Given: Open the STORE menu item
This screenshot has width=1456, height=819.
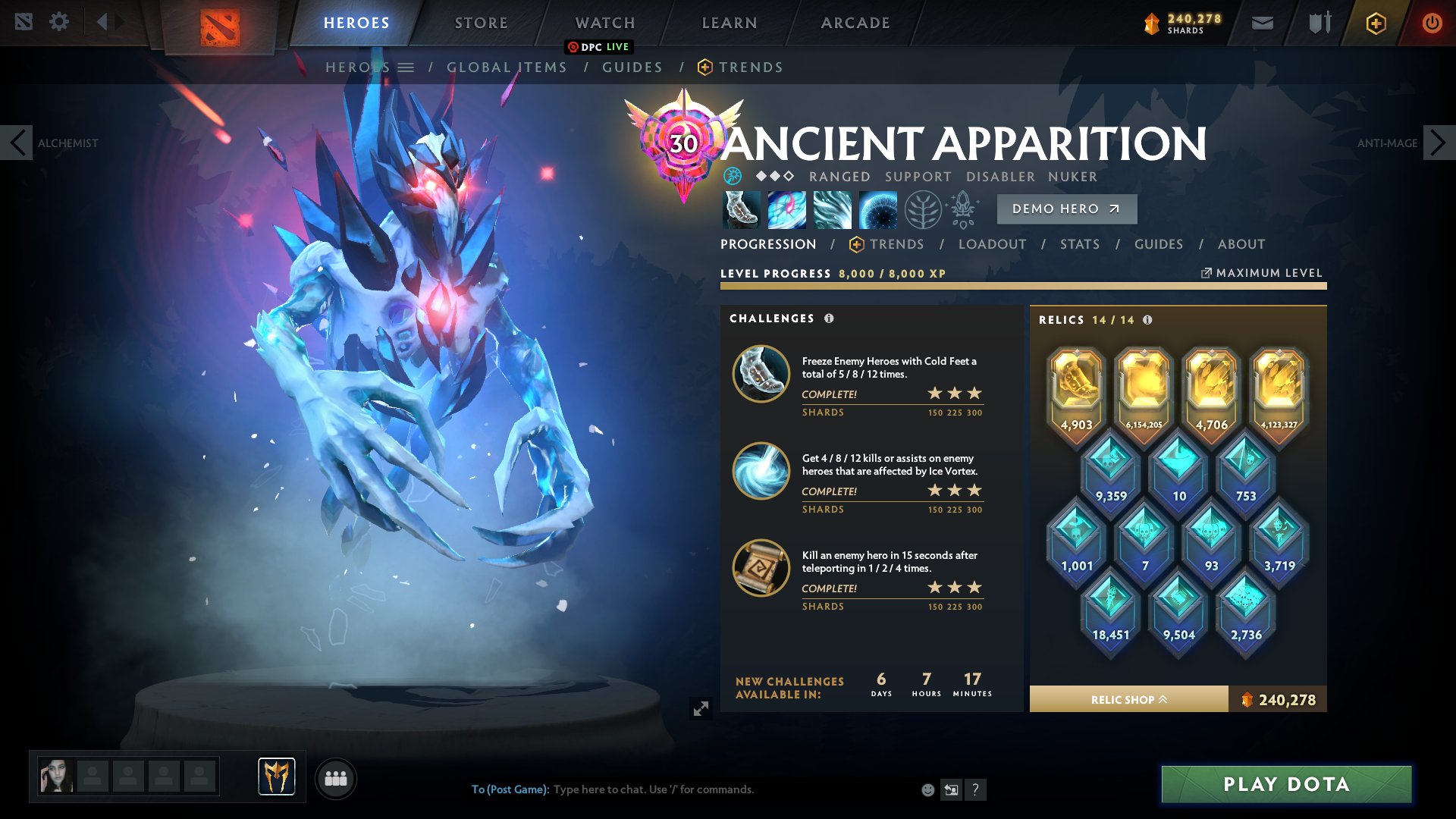Looking at the screenshot, I should tap(480, 22).
